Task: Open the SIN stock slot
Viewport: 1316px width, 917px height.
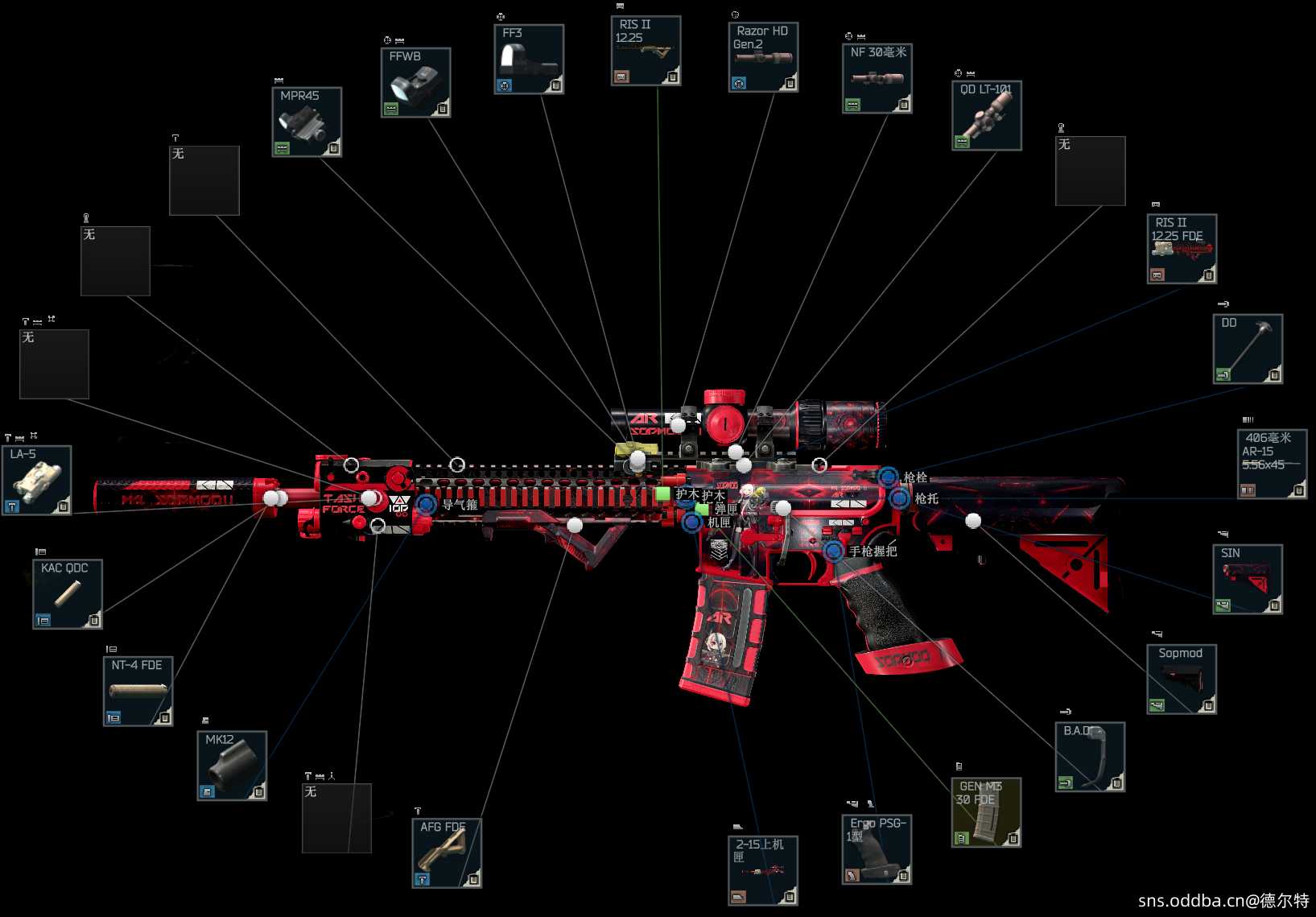Action: pyautogui.click(x=1248, y=580)
